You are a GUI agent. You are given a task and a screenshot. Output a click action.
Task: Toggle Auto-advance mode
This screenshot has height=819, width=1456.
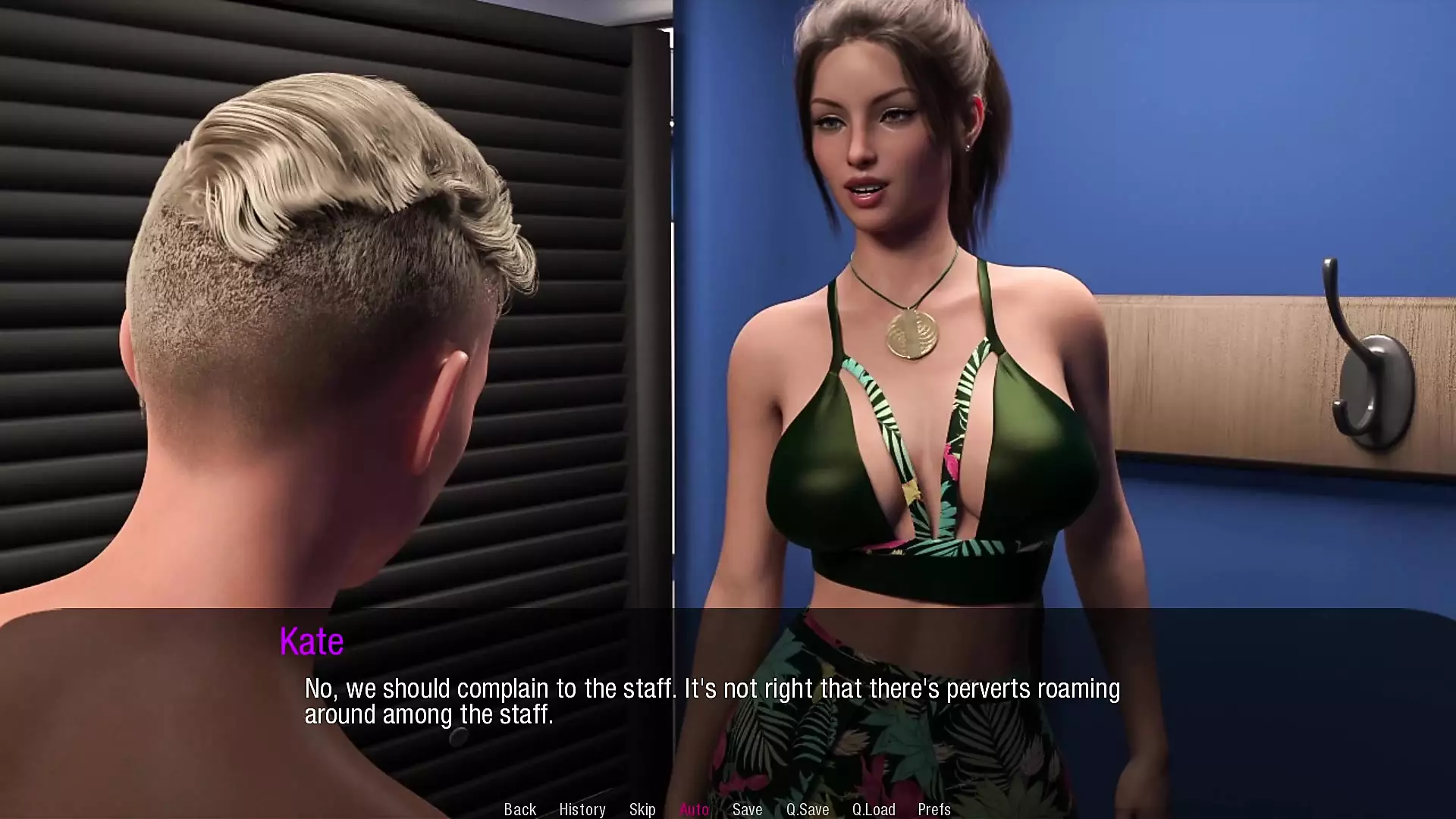click(x=694, y=809)
